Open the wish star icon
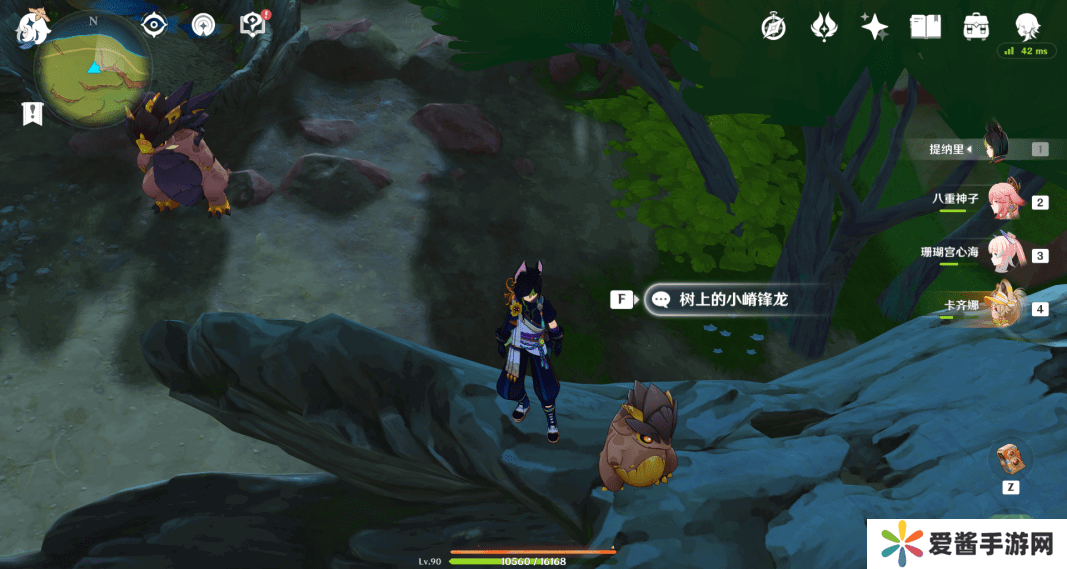1067x569 pixels. click(x=875, y=27)
